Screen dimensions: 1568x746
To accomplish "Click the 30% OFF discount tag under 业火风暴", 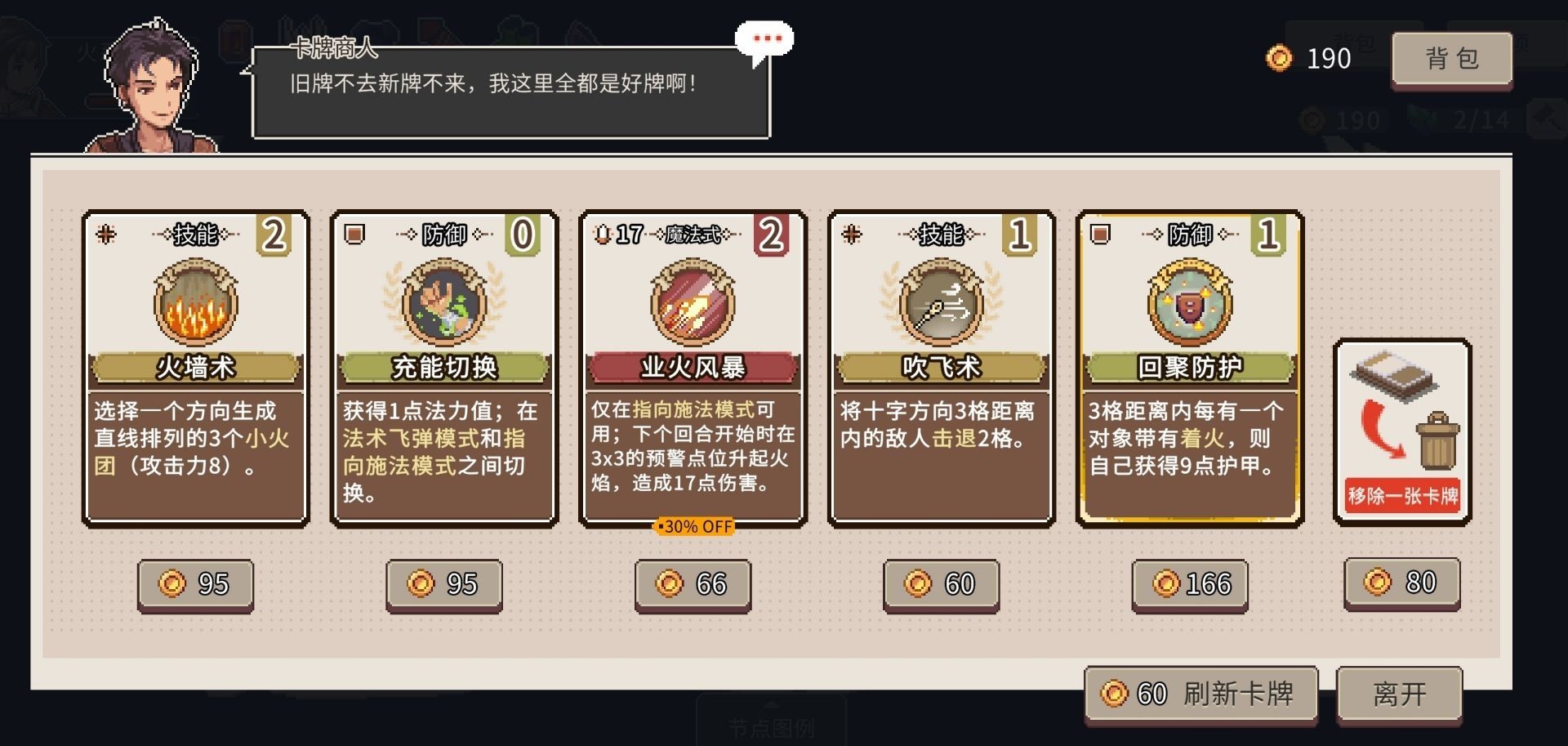I will click(695, 527).
